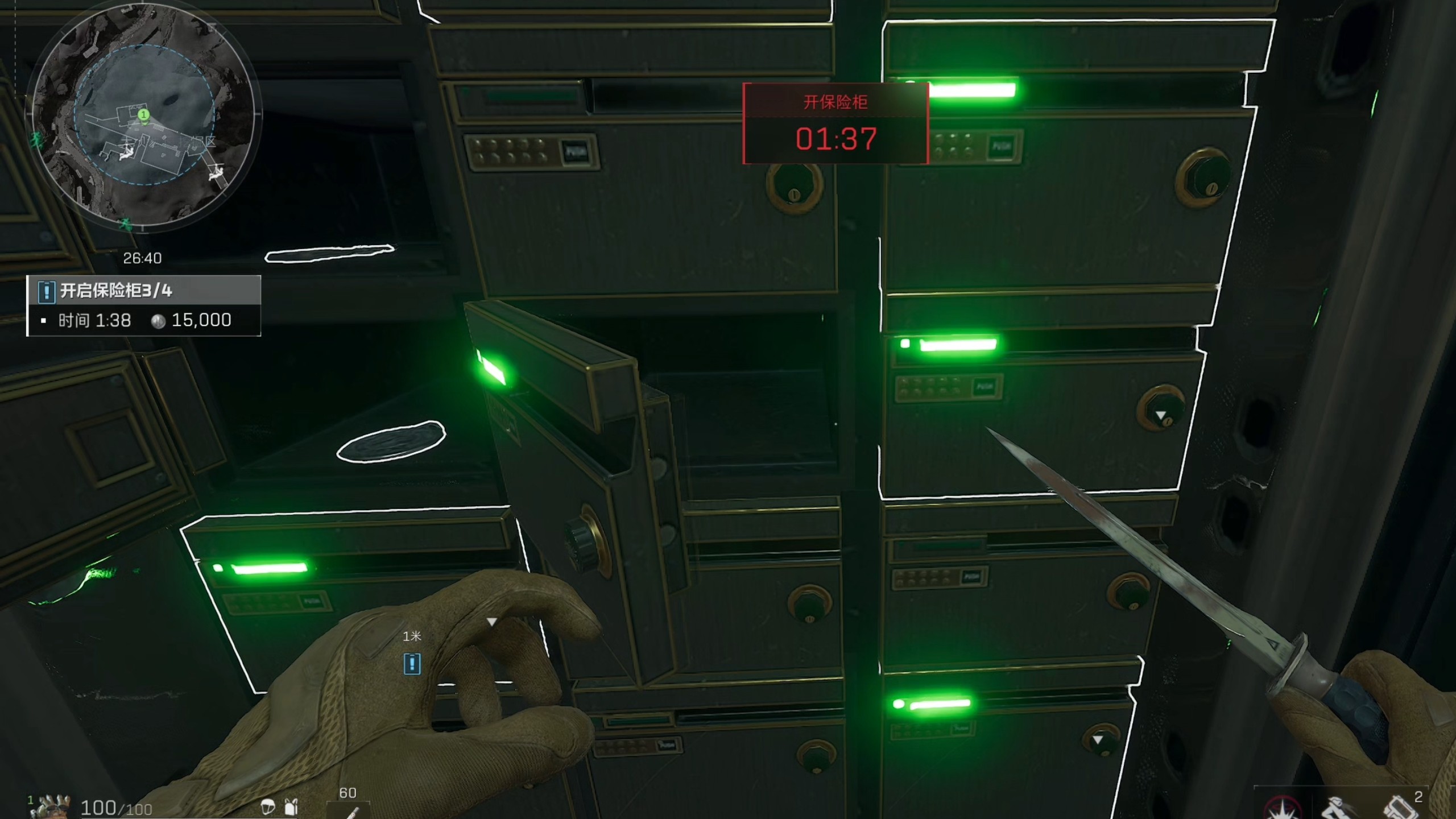Viewport: 1456px width, 819px height.
Task: Click the body armor vest icon
Action: click(291, 806)
